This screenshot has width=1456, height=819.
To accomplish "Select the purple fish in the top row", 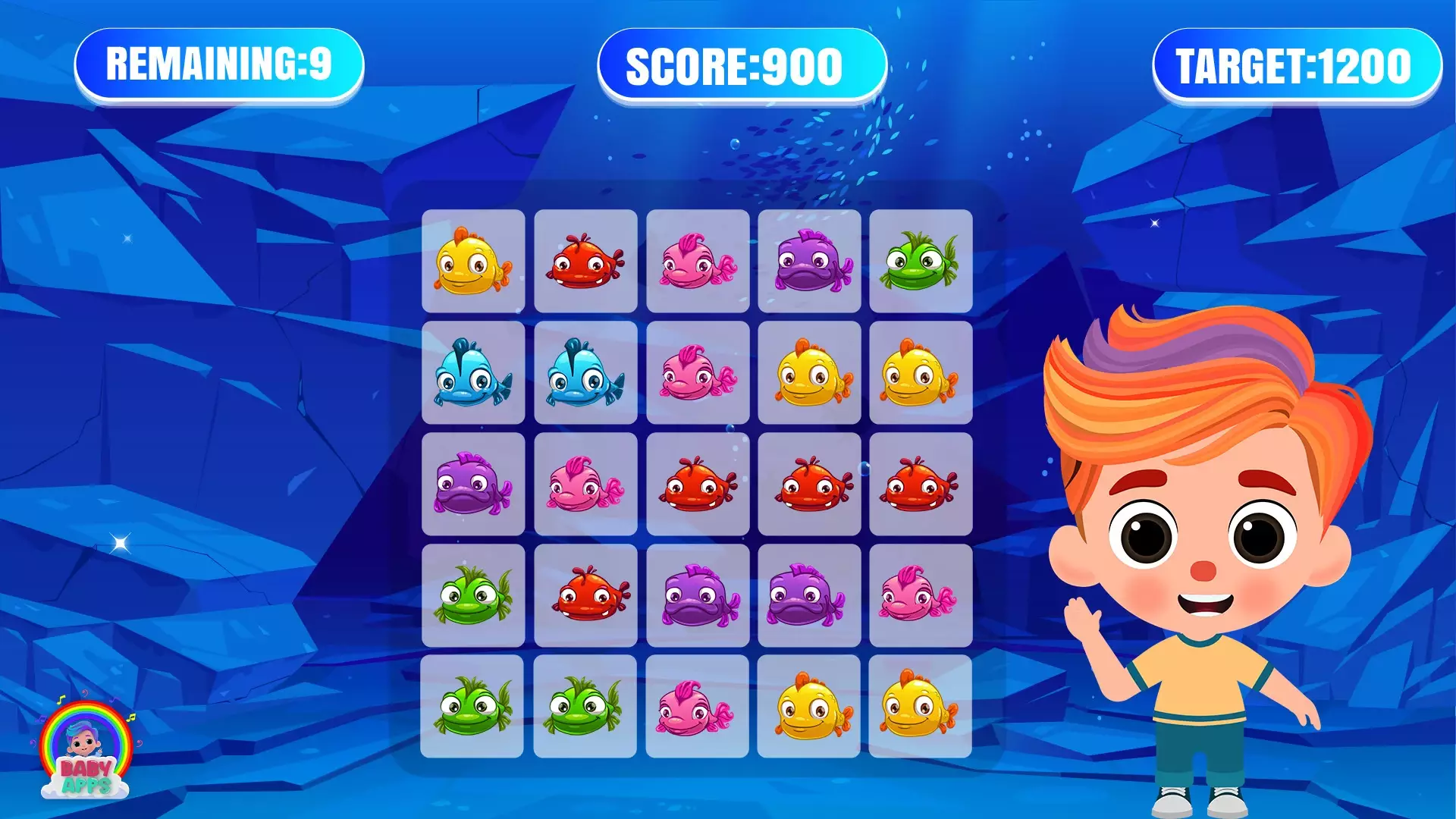I will [x=810, y=262].
